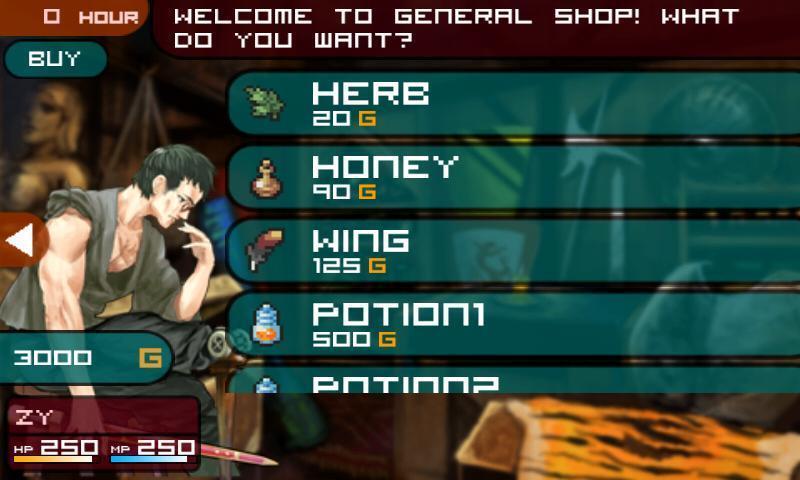Switch to the Buy tab
The image size is (800, 480).
click(x=54, y=59)
